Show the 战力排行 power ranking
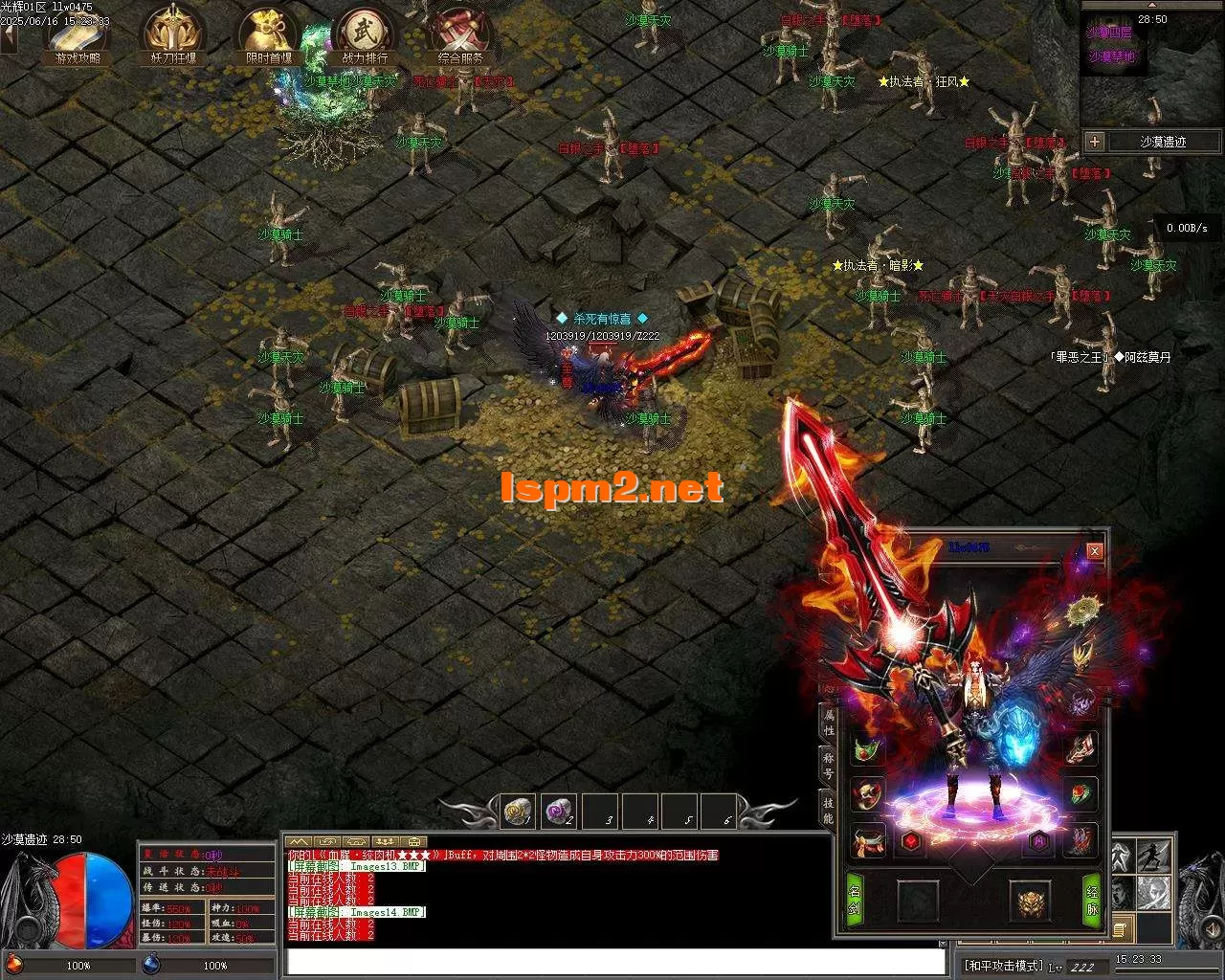The height and width of the screenshot is (980, 1225). pos(365,35)
